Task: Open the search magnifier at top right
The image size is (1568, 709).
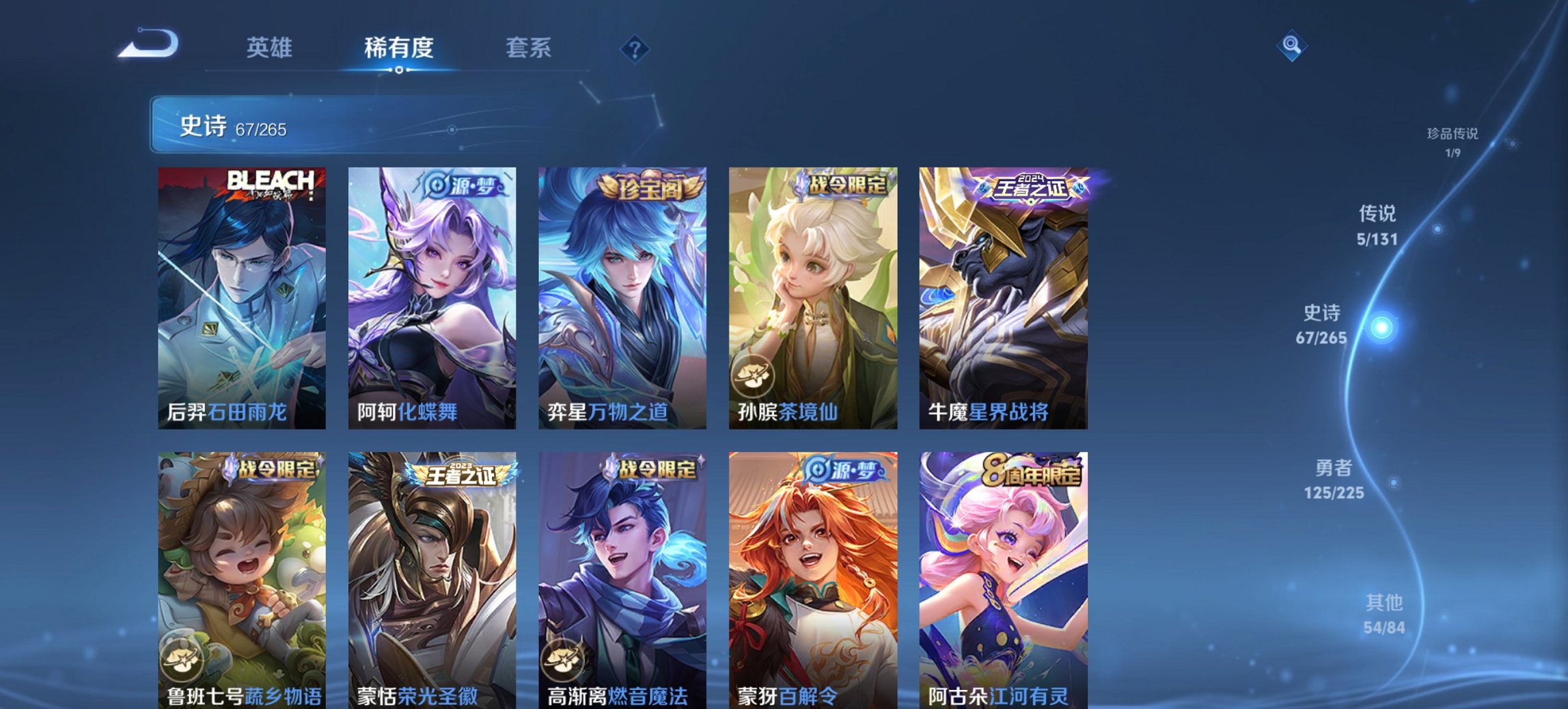Action: click(1291, 44)
